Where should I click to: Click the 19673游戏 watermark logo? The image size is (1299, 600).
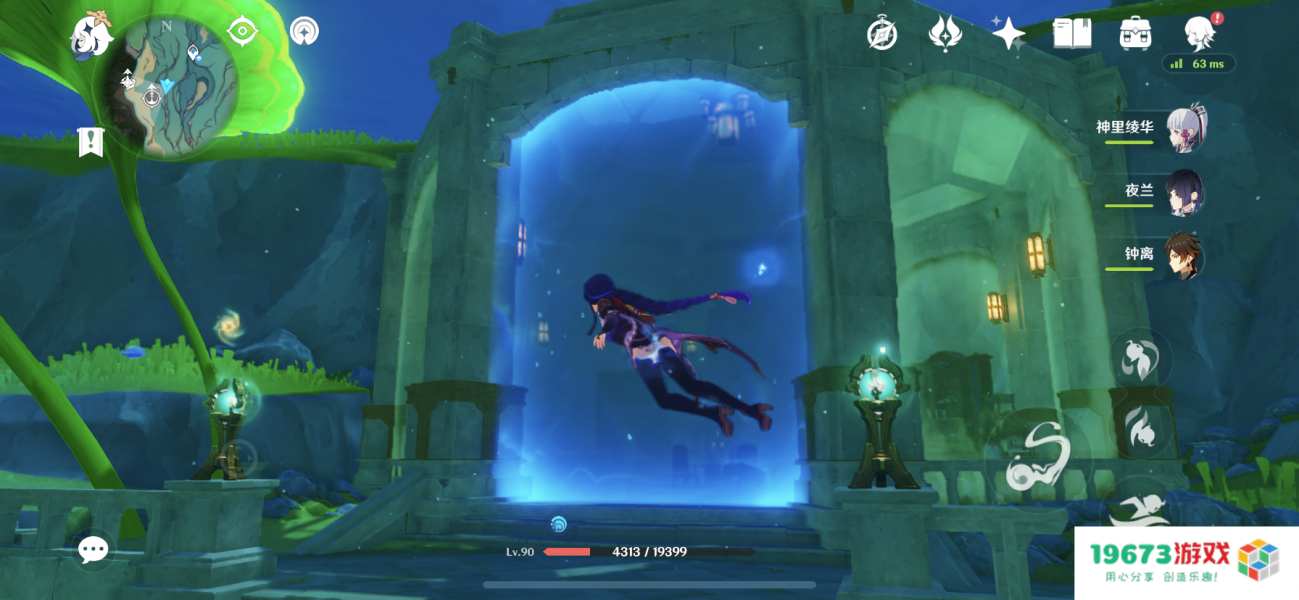[x=1186, y=563]
